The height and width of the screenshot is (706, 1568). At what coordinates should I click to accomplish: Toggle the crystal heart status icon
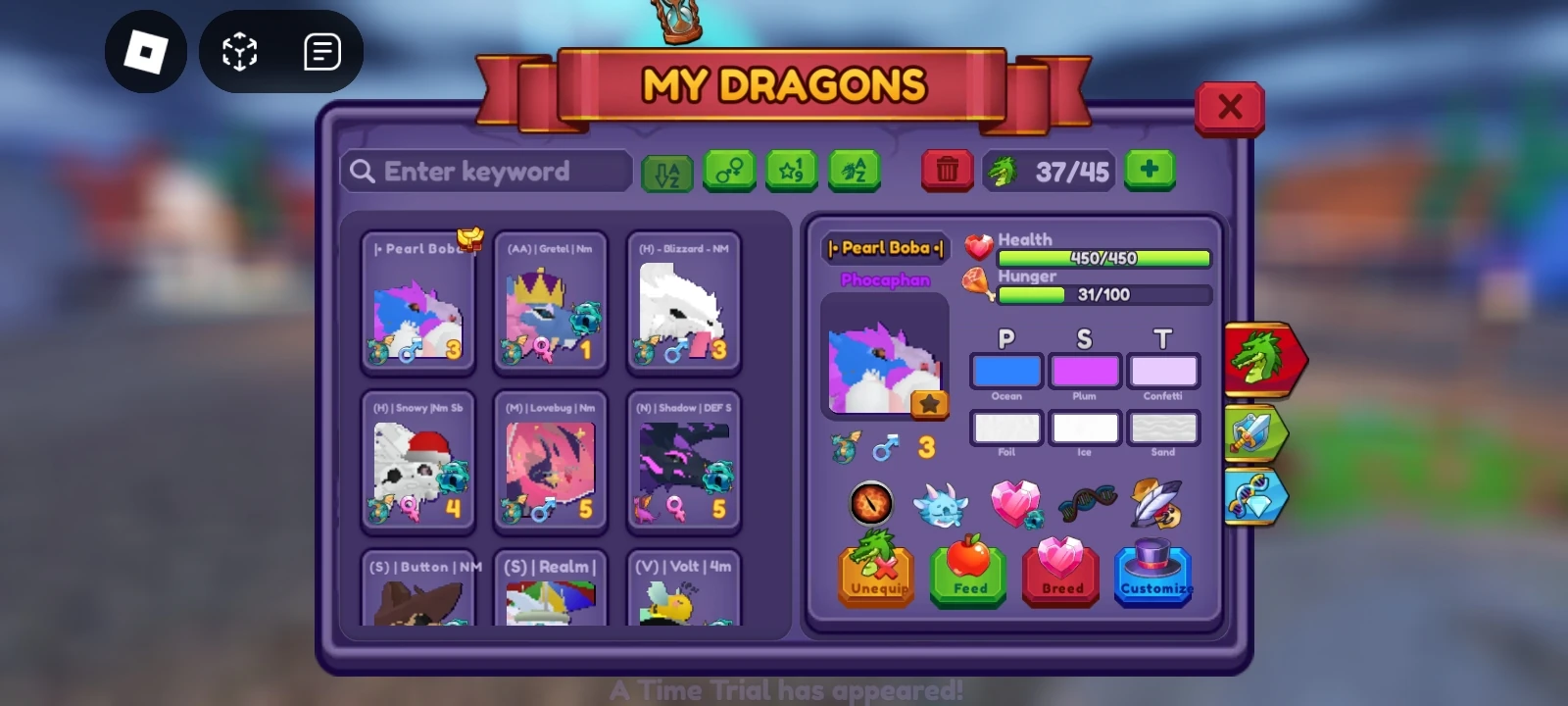pos(1016,504)
